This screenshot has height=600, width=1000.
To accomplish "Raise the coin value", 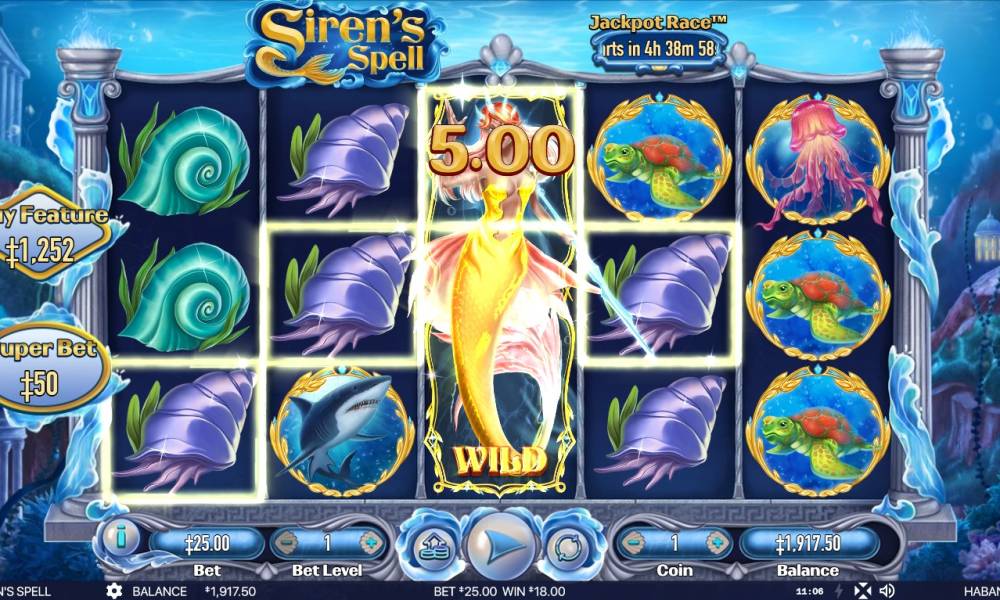I will (716, 543).
